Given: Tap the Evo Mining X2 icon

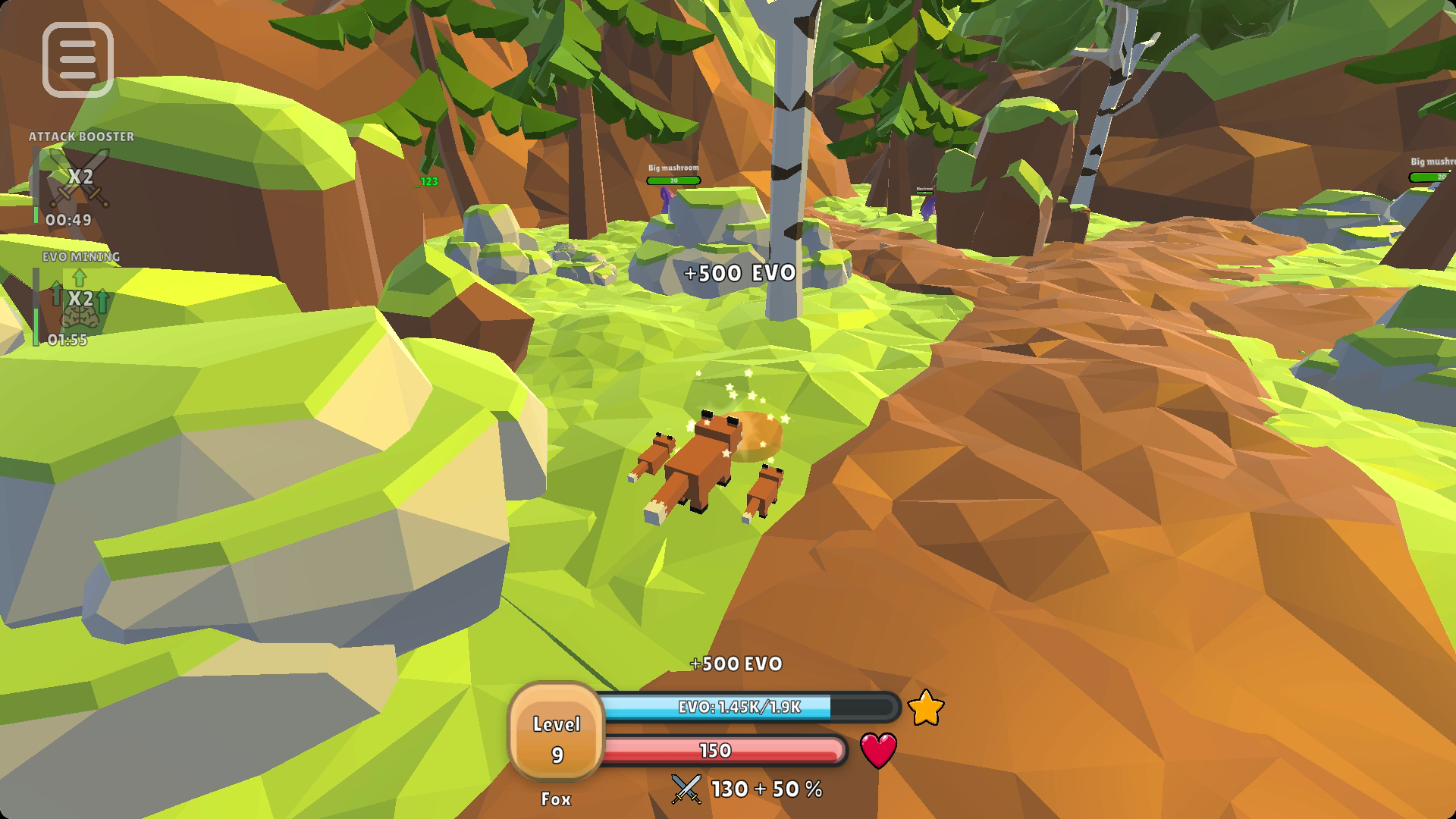Looking at the screenshot, I should pos(80,299).
